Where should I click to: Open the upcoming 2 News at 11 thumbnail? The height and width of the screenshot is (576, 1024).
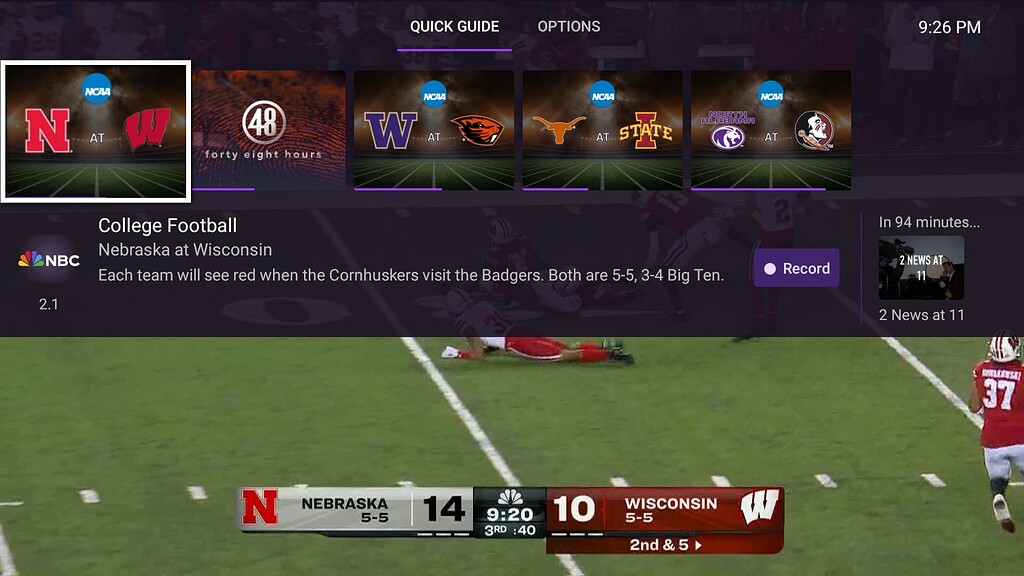(x=921, y=268)
